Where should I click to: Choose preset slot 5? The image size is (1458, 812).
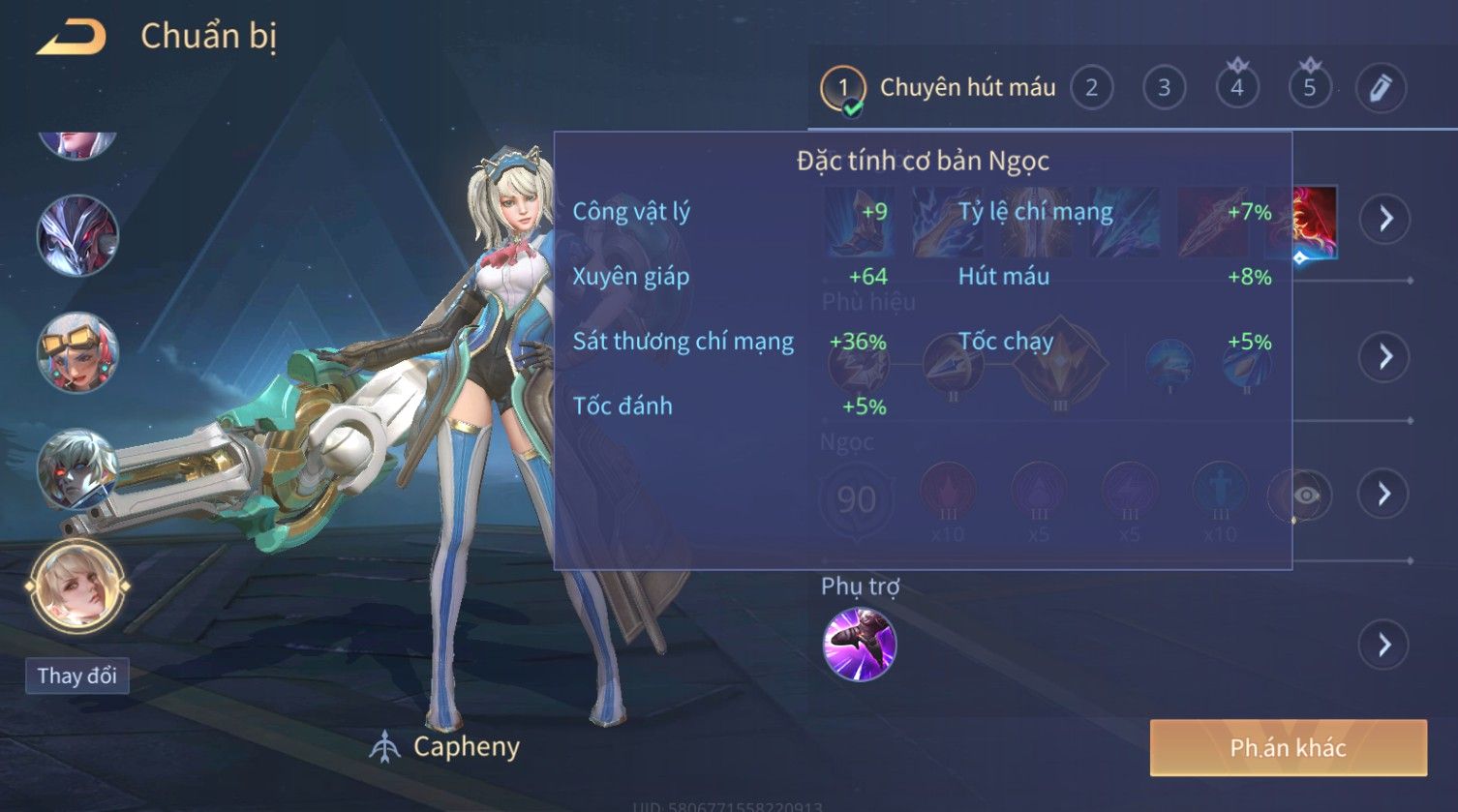click(x=1309, y=88)
